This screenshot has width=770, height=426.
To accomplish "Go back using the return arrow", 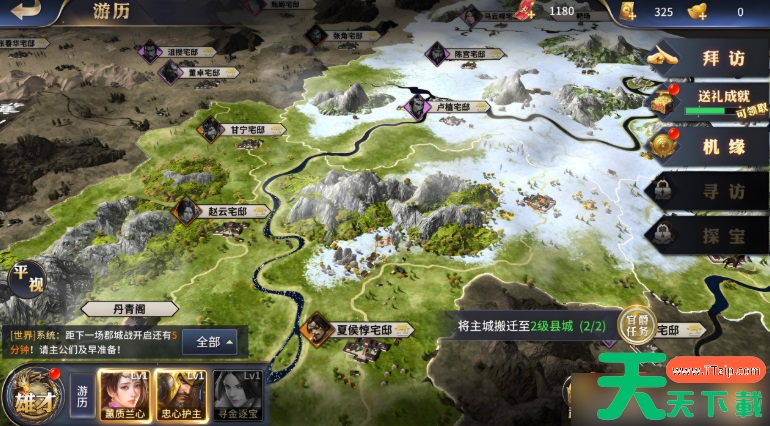I will (x=29, y=12).
